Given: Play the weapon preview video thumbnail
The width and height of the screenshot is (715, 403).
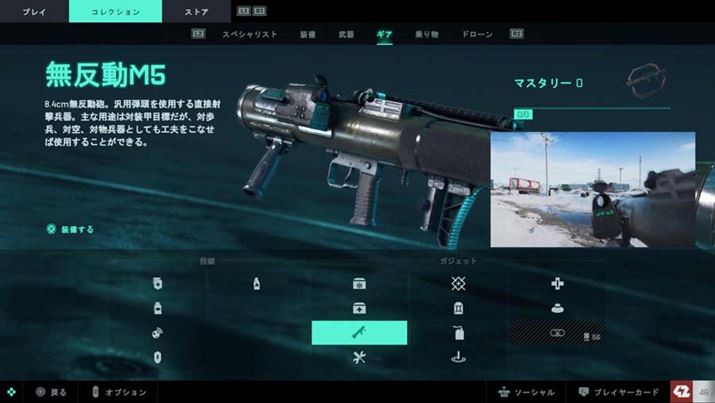Looking at the screenshot, I should coord(592,189).
